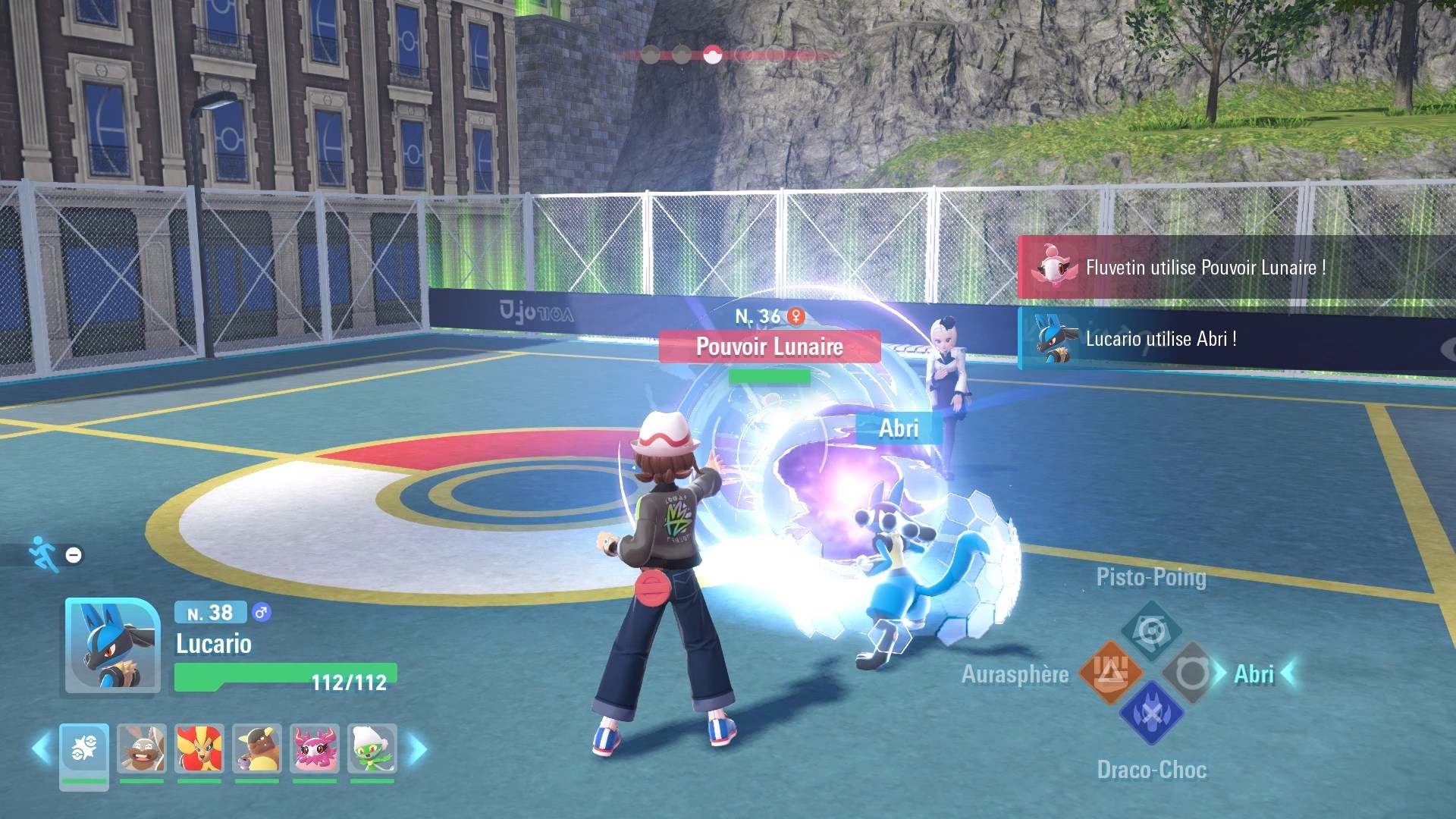Switch to the Roserade party slot
This screenshot has width=1456, height=819.
pyautogui.click(x=372, y=748)
